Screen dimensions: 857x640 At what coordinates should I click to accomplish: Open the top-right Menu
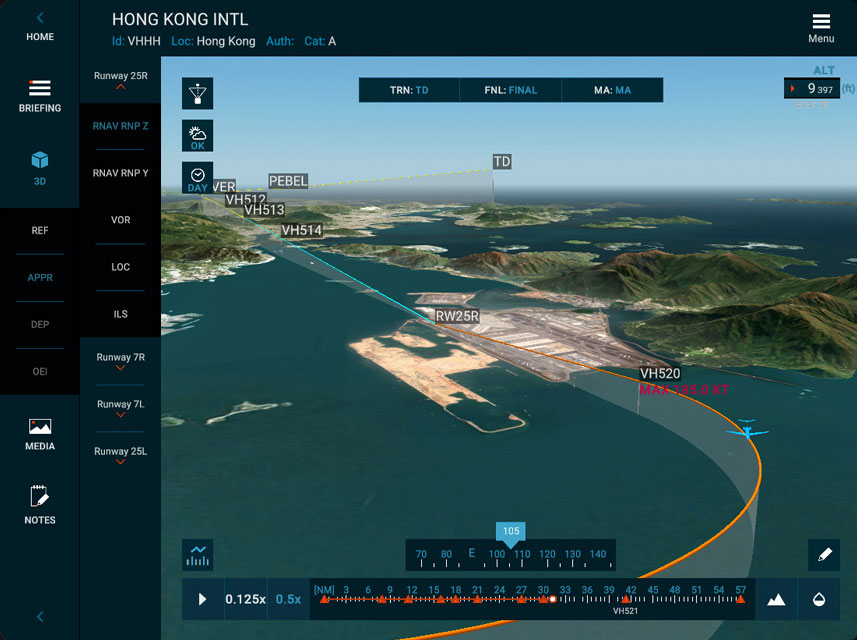(x=821, y=28)
